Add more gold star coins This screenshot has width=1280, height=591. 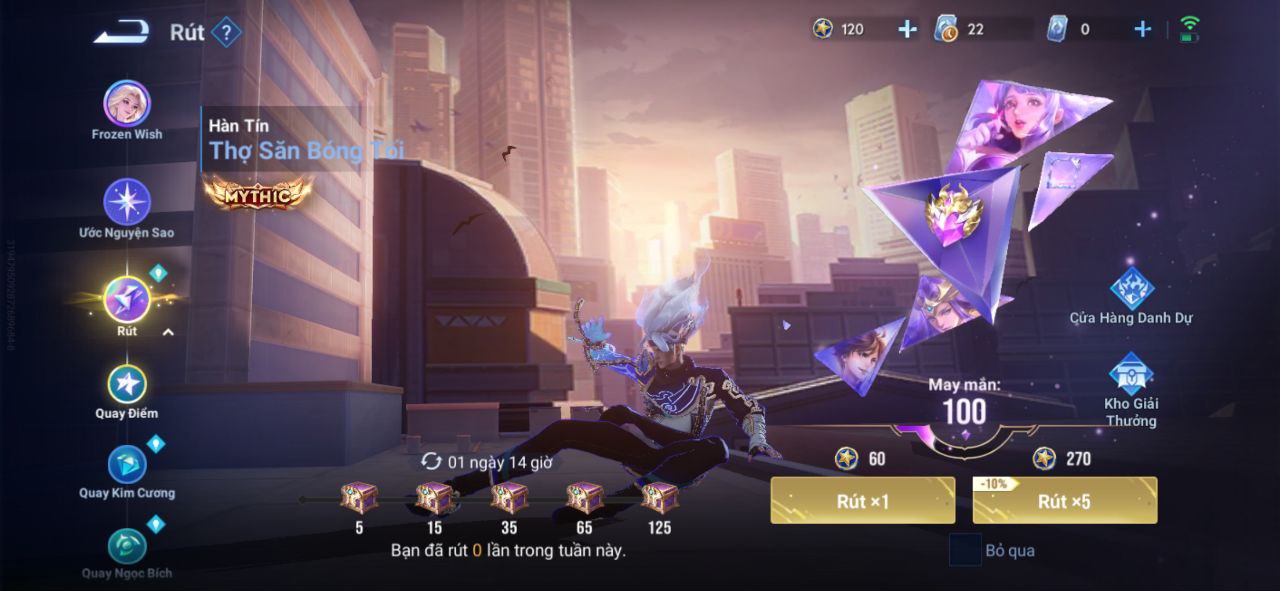pos(907,30)
